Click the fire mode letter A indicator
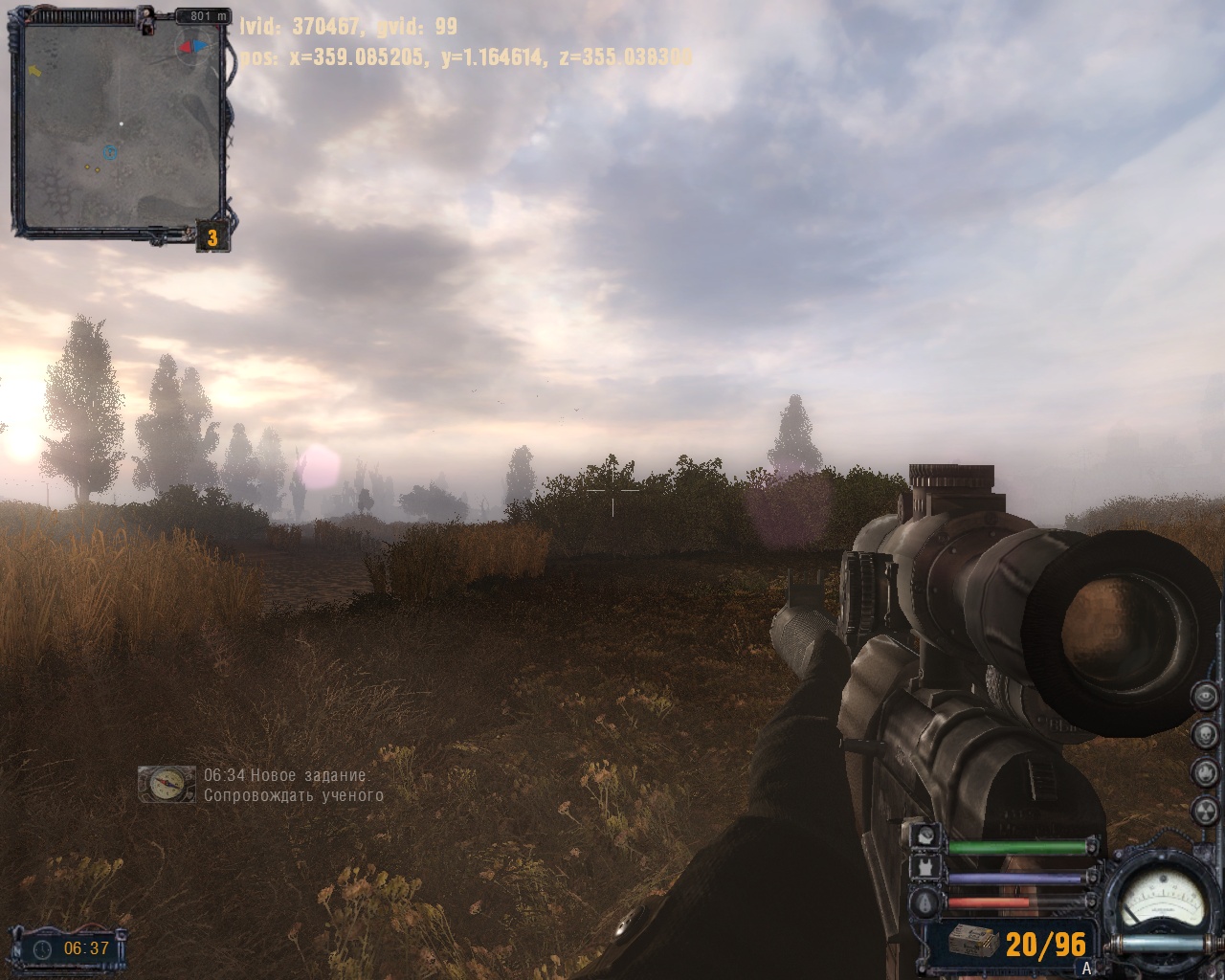This screenshot has height=980, width=1225. pyautogui.click(x=1086, y=969)
